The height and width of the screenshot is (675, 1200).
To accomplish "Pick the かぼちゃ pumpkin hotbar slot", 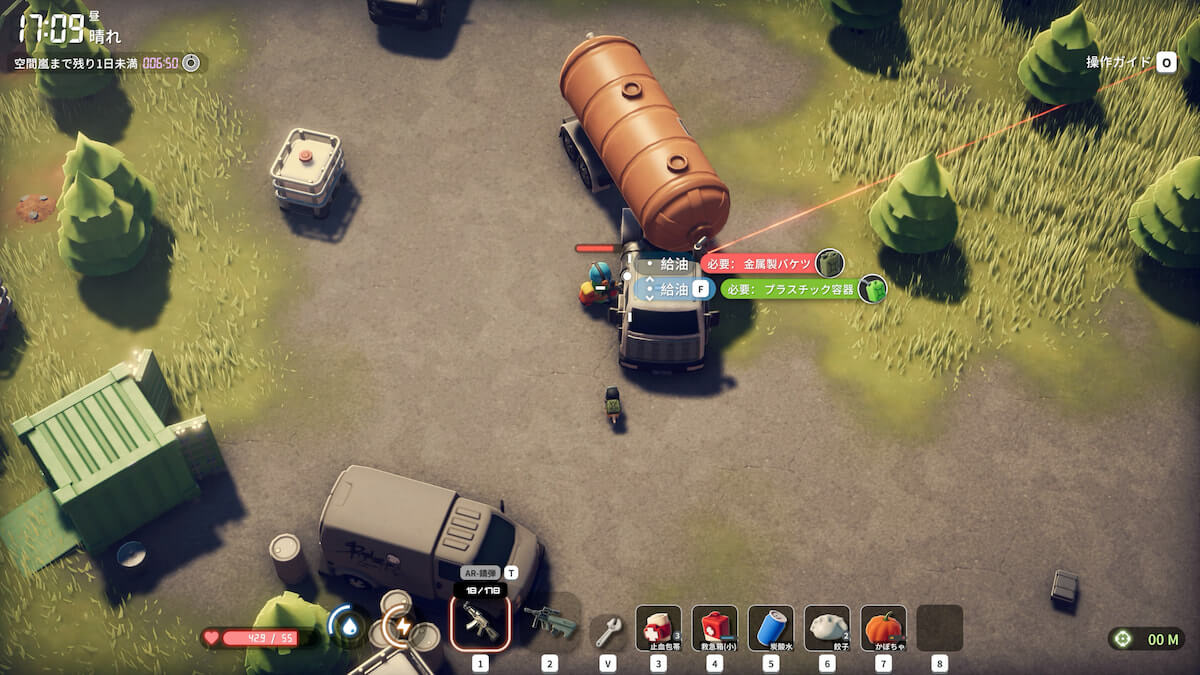I will pos(883,627).
